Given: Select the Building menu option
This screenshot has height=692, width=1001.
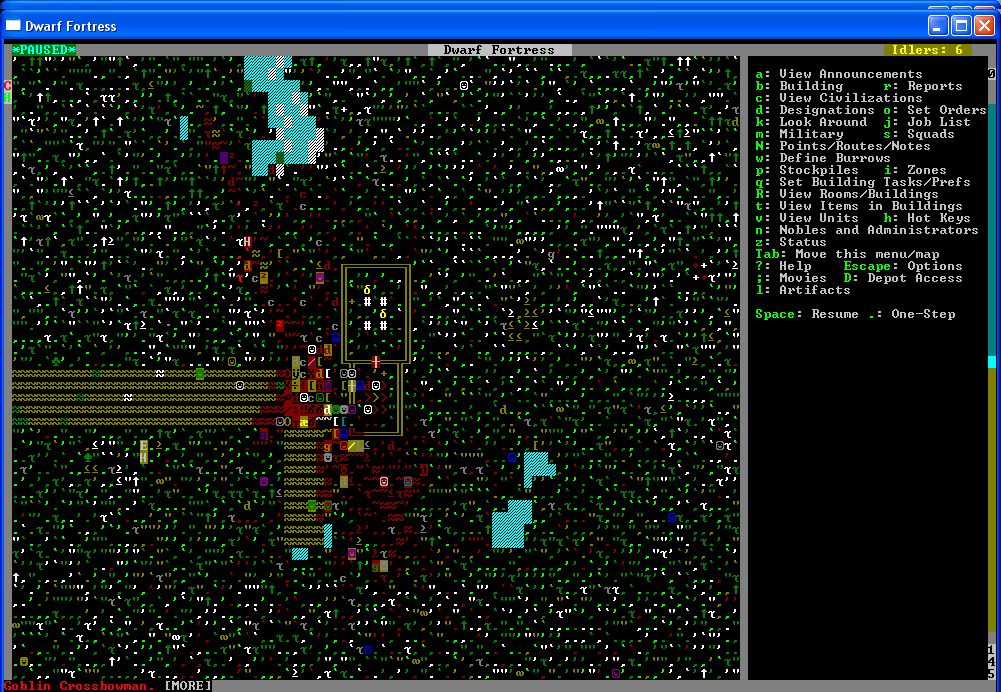Looking at the screenshot, I should [x=811, y=86].
